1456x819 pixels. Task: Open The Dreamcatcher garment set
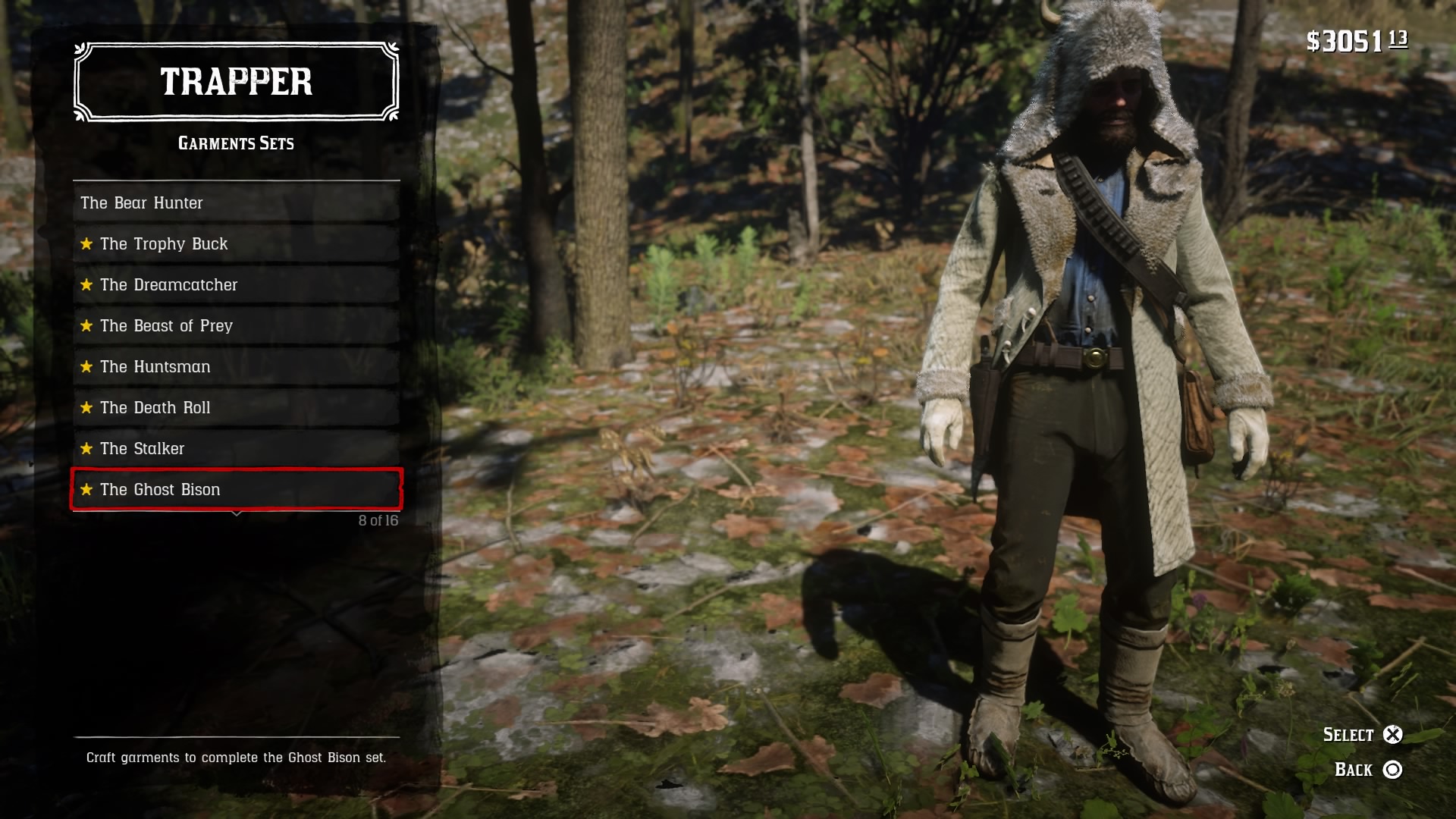[x=236, y=285]
